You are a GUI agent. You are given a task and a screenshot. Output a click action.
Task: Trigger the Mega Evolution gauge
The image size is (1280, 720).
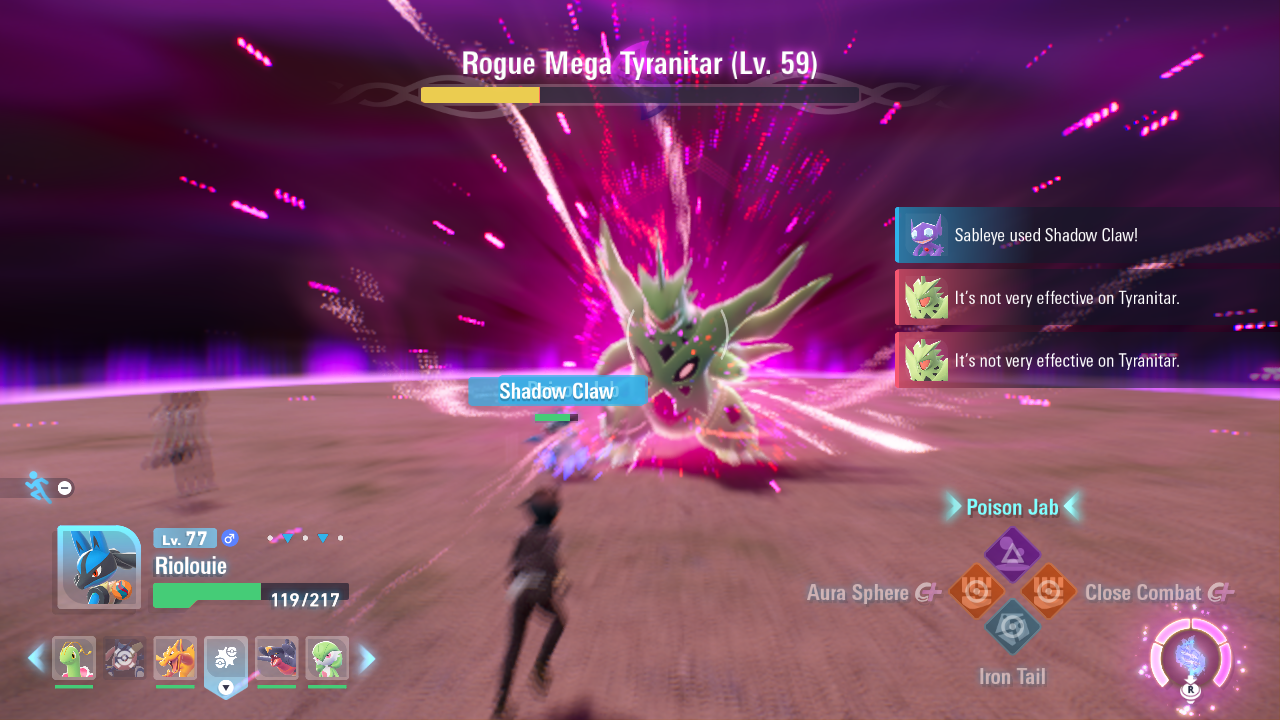[1190, 660]
